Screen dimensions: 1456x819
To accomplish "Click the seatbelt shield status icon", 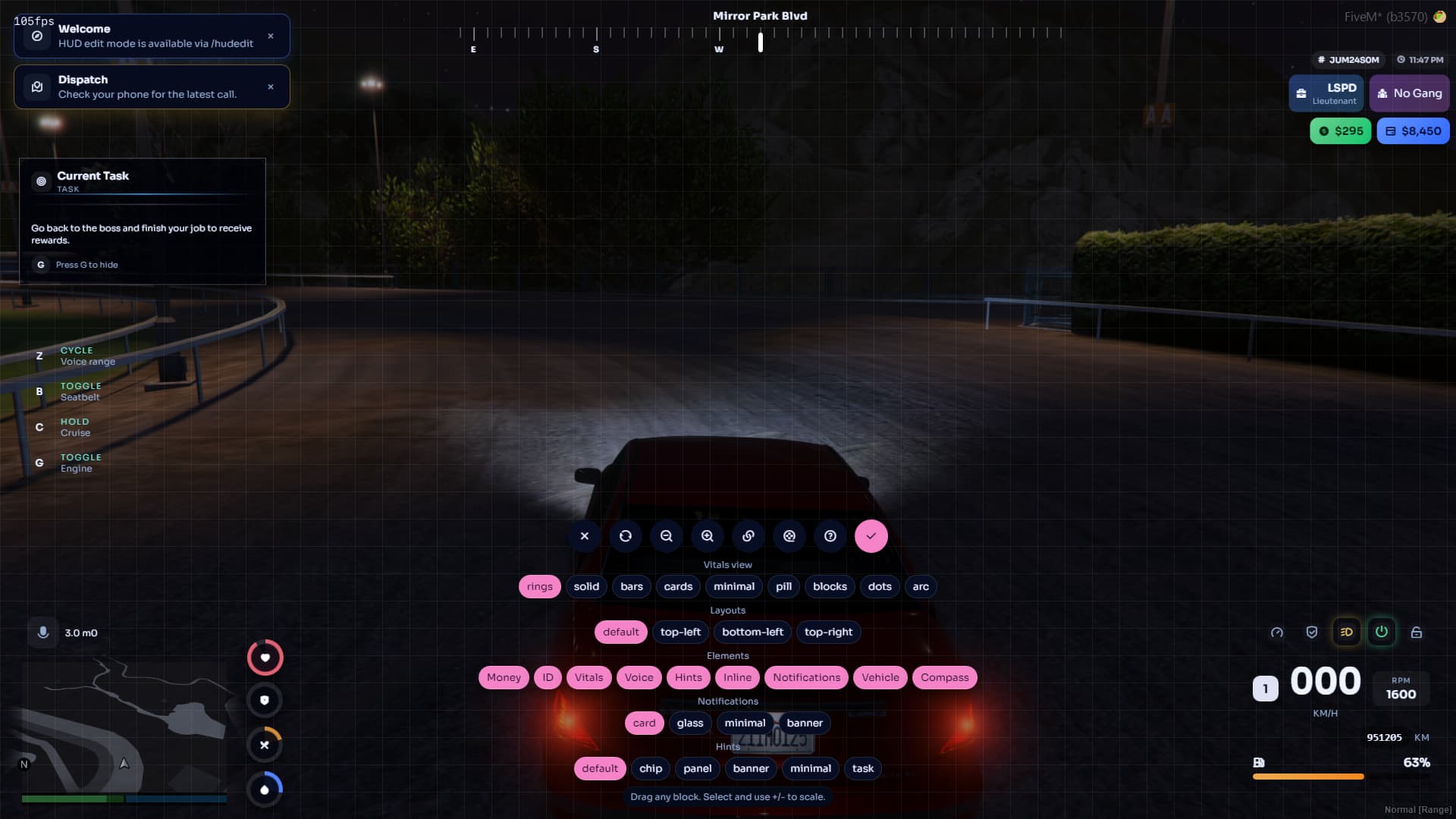I will click(1313, 632).
